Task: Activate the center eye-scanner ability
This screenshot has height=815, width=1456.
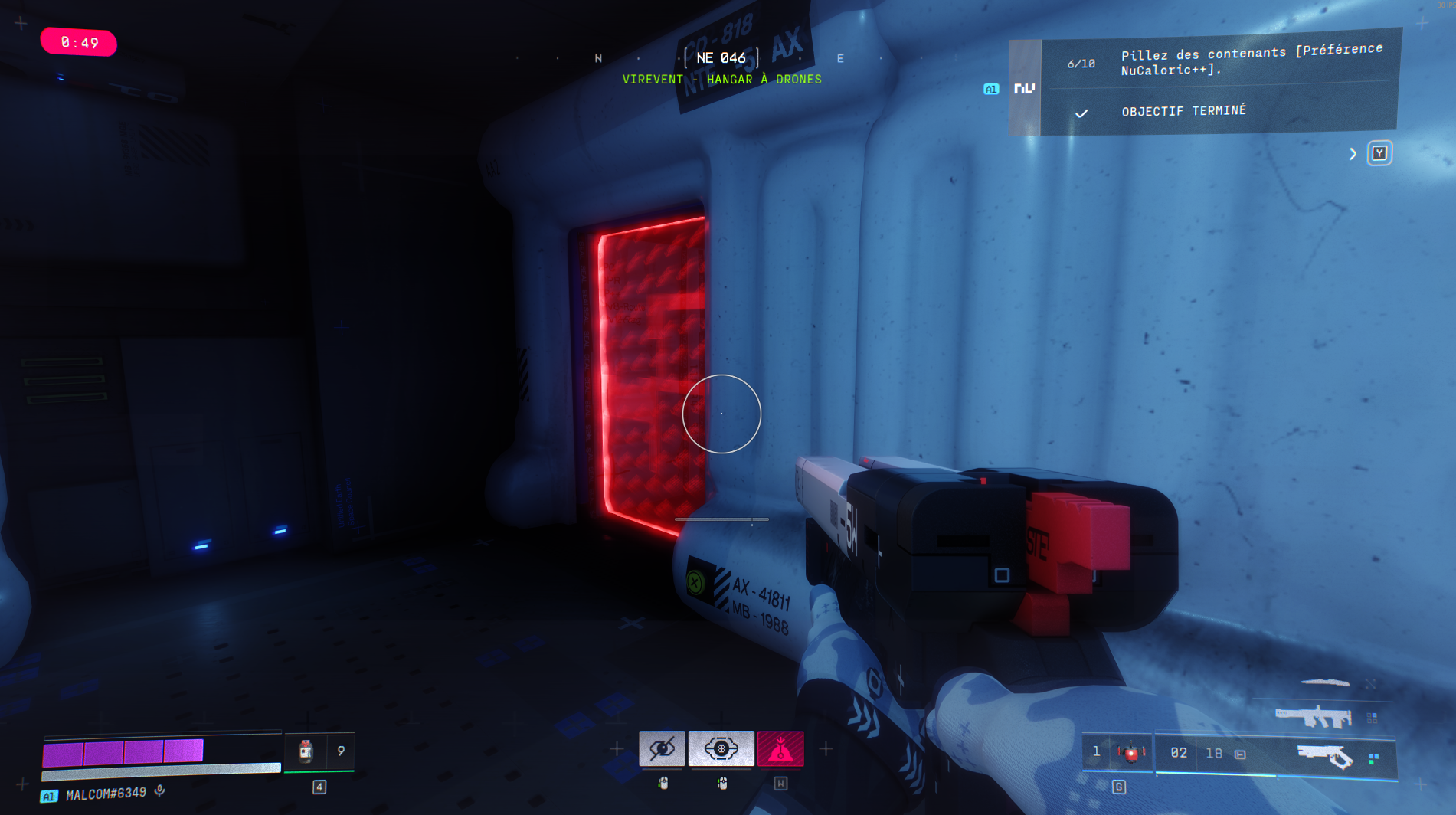Action: [x=721, y=748]
